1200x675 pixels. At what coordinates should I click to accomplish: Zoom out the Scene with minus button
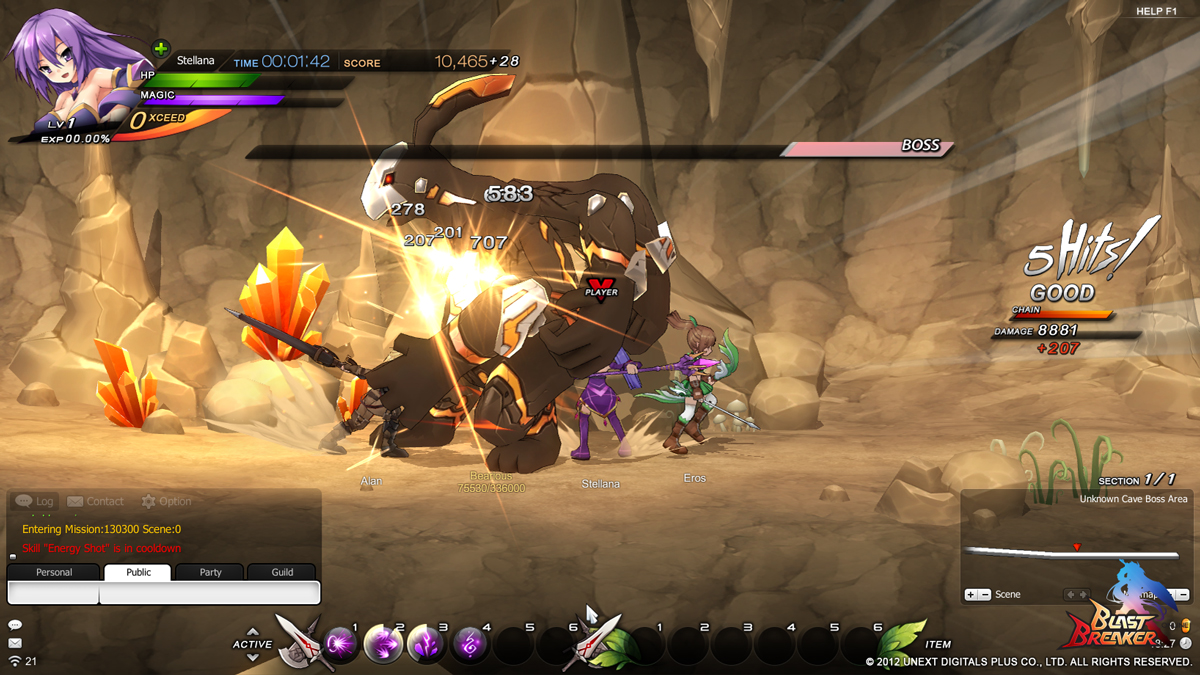985,595
